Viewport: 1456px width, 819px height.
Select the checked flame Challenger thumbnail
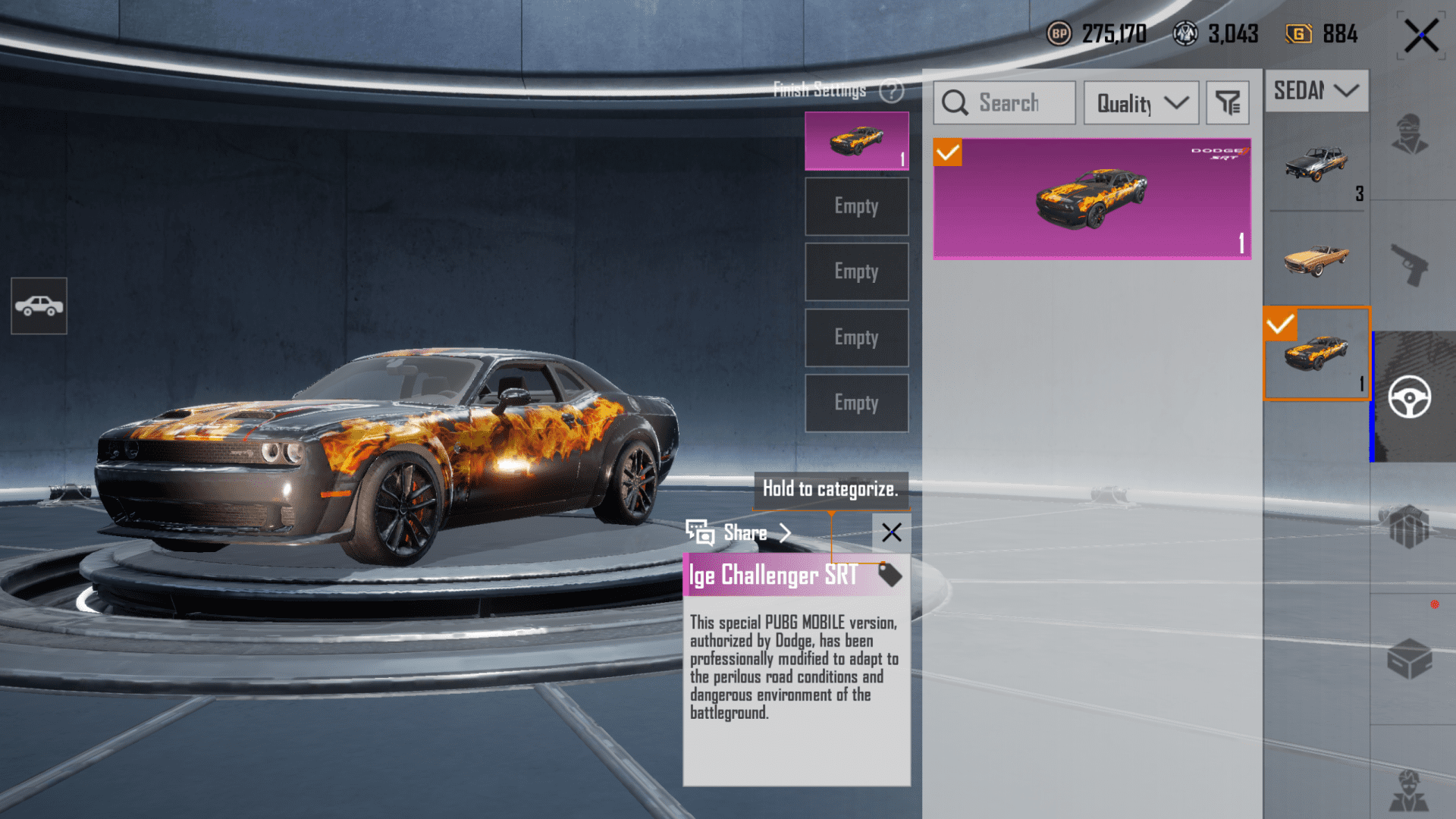point(1316,353)
